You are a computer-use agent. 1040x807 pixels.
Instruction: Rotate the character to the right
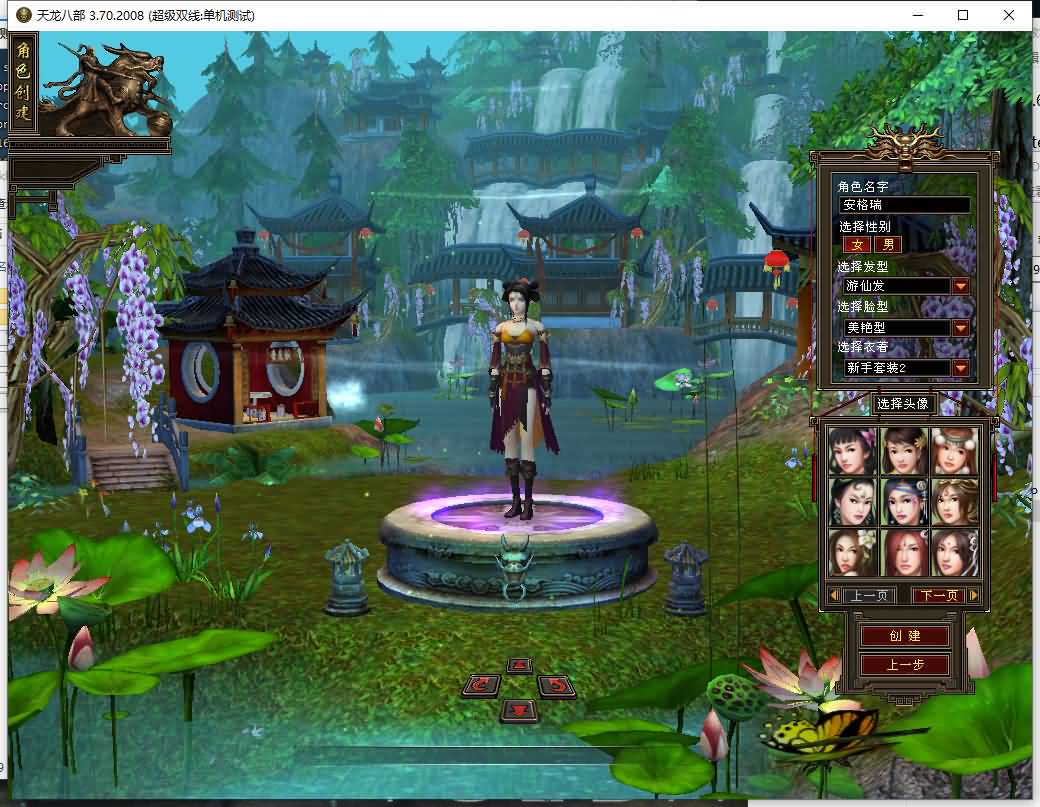coord(557,686)
